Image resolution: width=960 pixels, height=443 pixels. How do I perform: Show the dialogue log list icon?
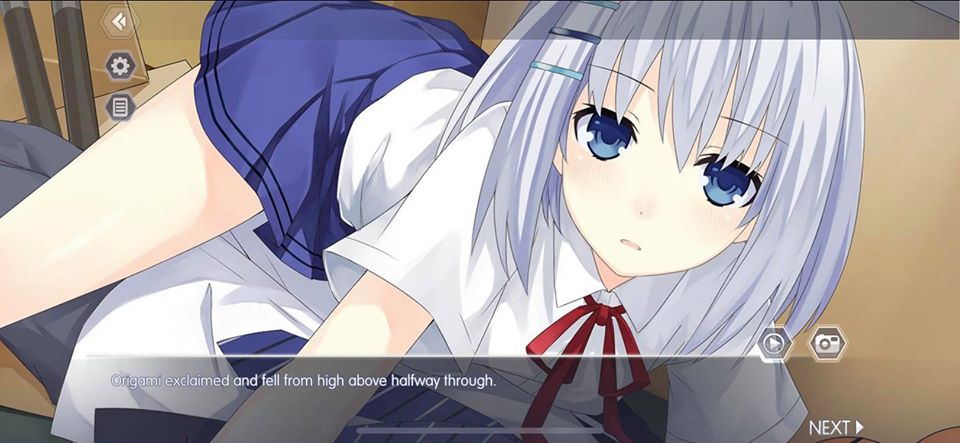point(120,106)
